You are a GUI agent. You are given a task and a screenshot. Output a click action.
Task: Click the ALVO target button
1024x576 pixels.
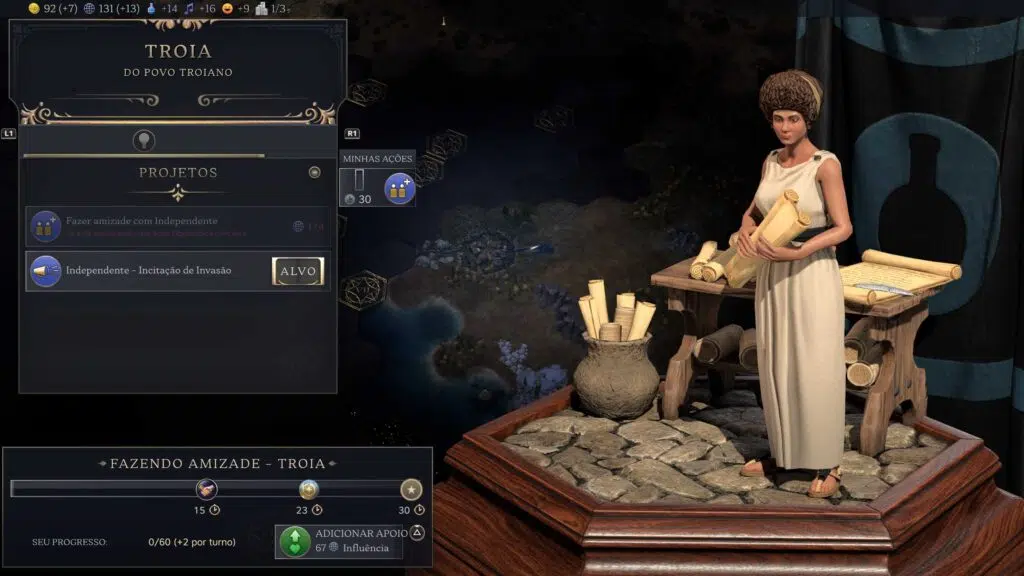click(298, 271)
